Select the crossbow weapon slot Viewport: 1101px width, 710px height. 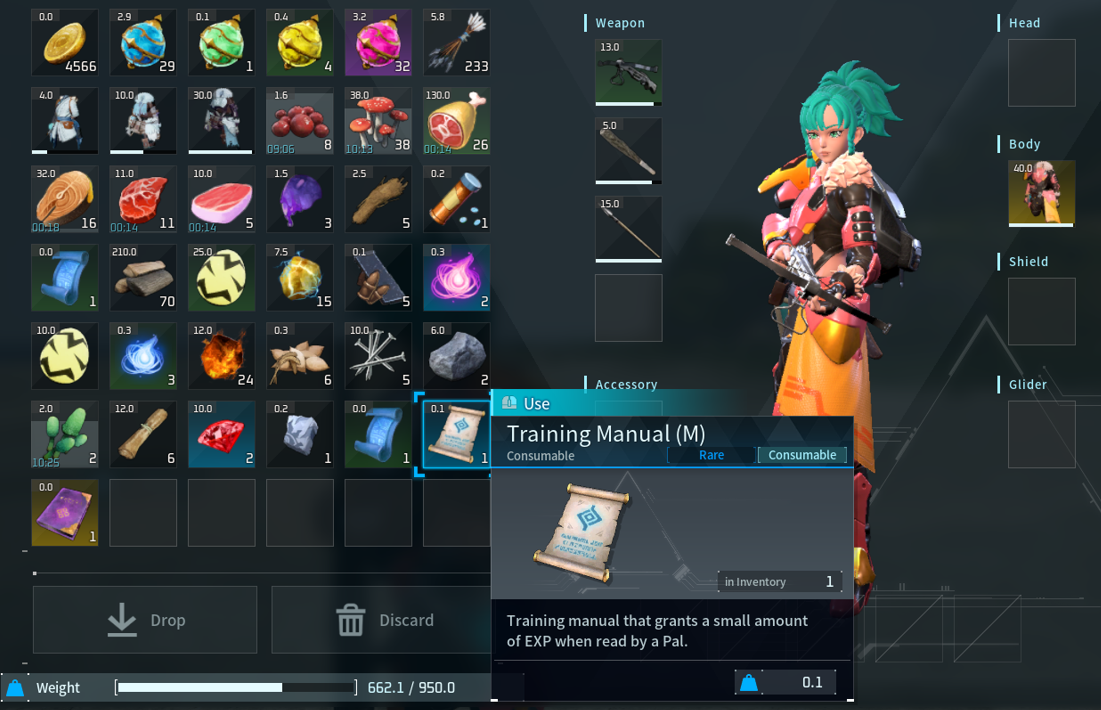pyautogui.click(x=628, y=73)
